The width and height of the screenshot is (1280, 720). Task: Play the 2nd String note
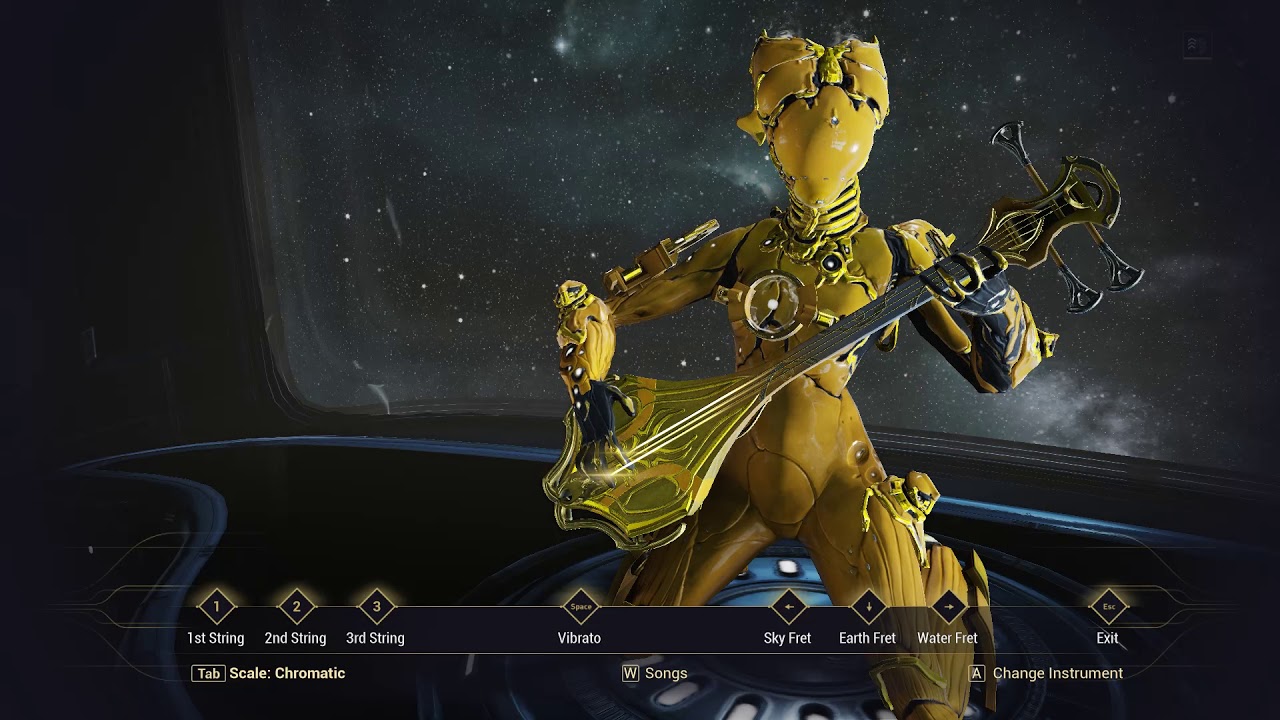[296, 607]
